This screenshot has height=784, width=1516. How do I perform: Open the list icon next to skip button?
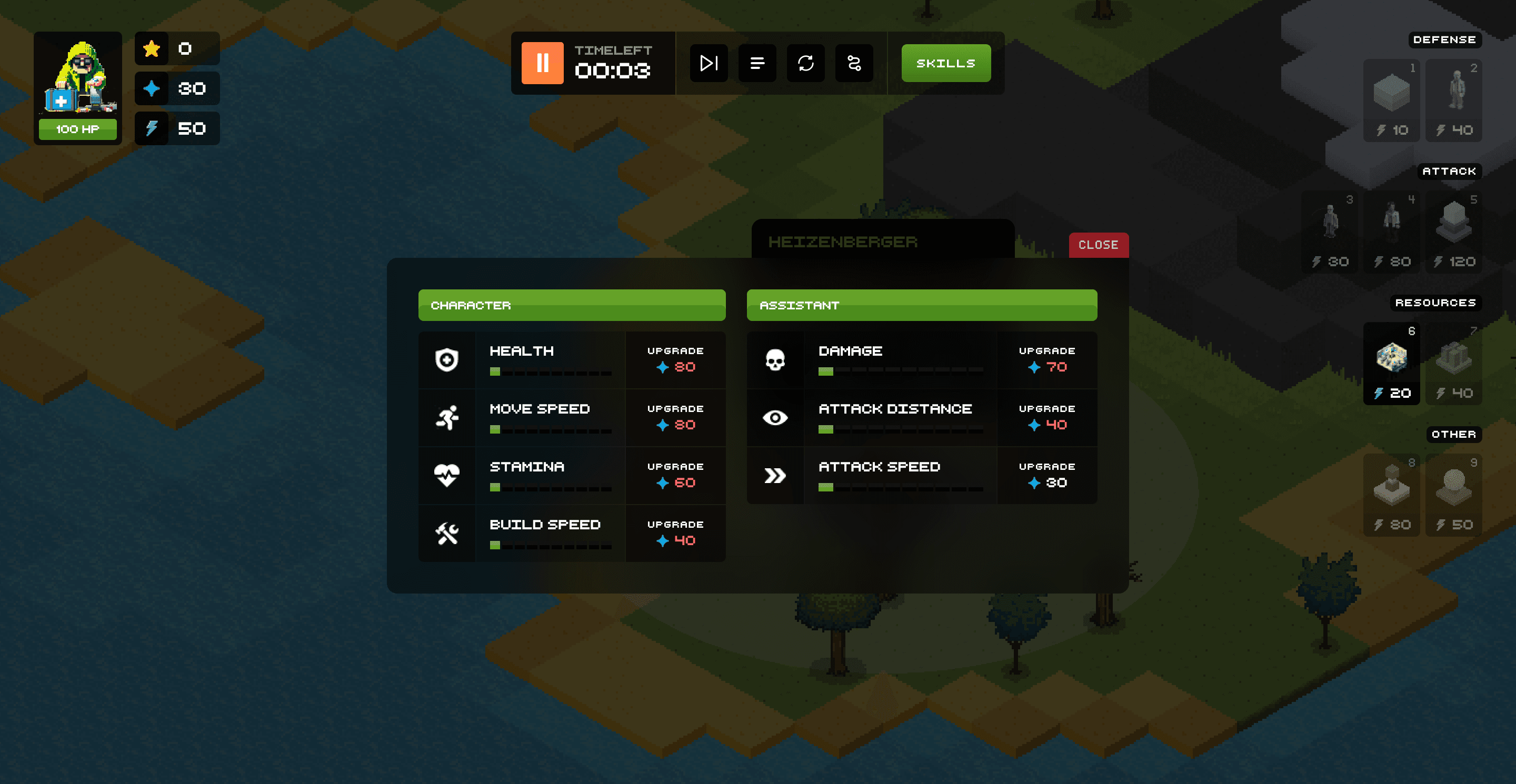point(757,63)
